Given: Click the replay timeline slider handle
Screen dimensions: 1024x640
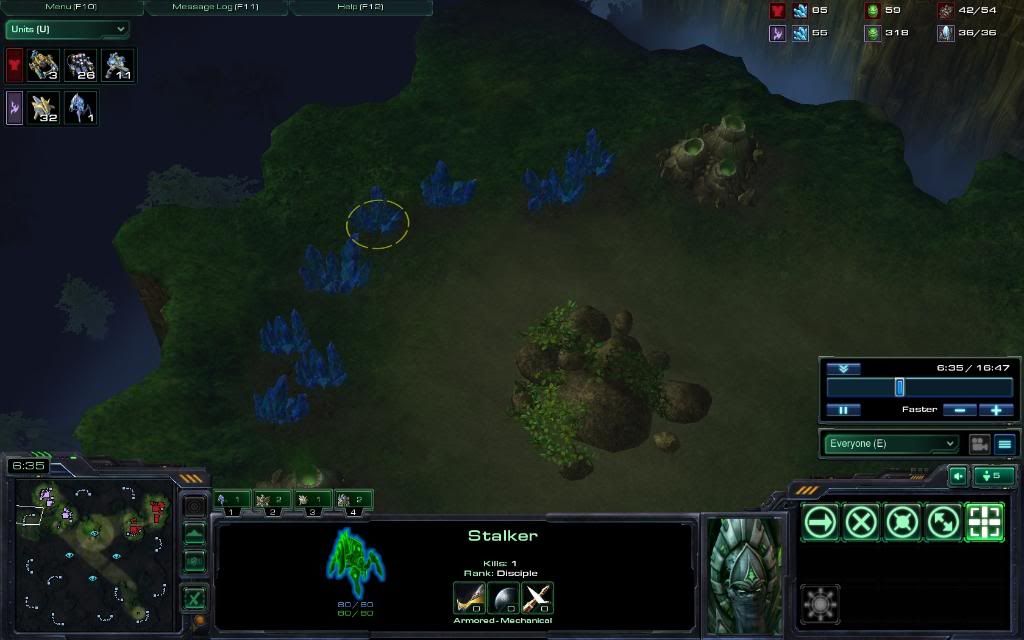Looking at the screenshot, I should click(x=899, y=387).
